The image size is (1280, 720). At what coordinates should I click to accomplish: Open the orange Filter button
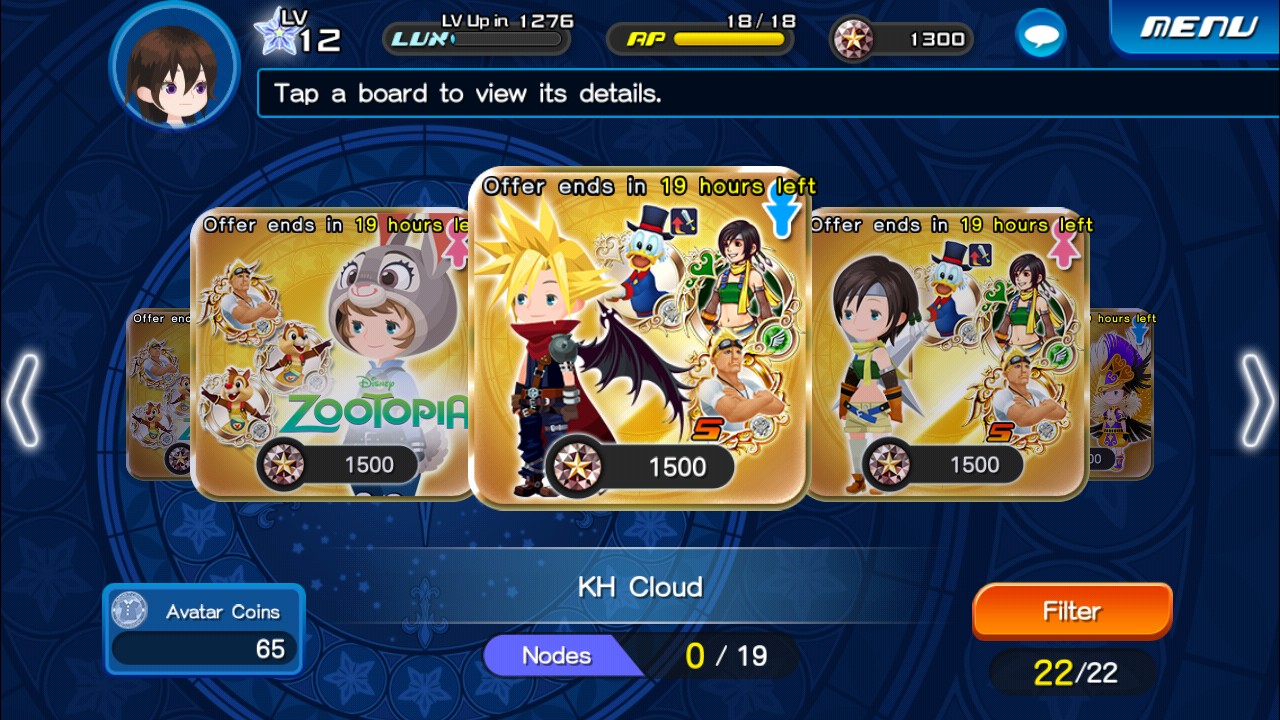1072,611
